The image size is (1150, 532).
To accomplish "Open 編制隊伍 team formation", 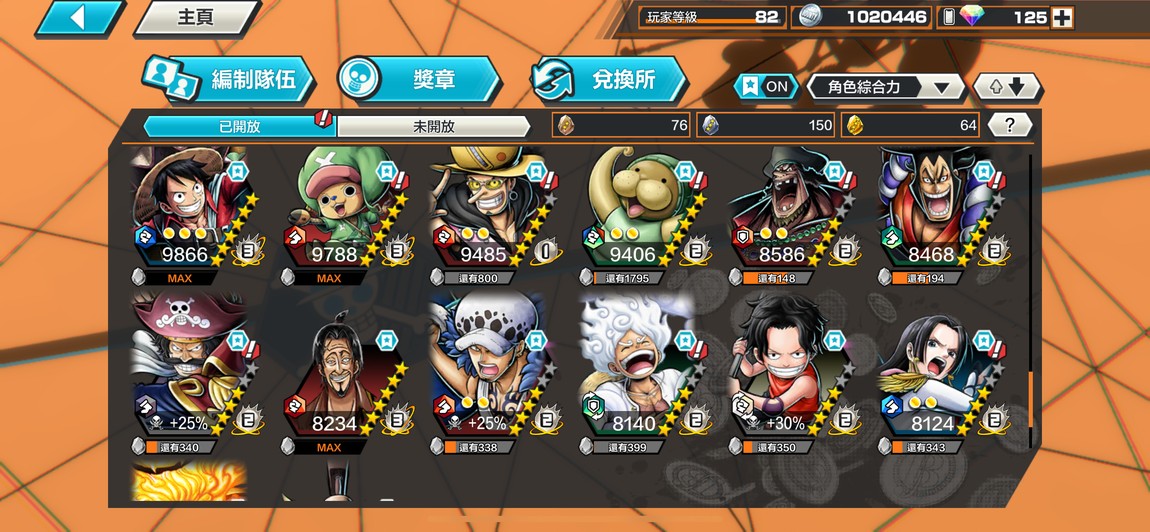I will (229, 80).
